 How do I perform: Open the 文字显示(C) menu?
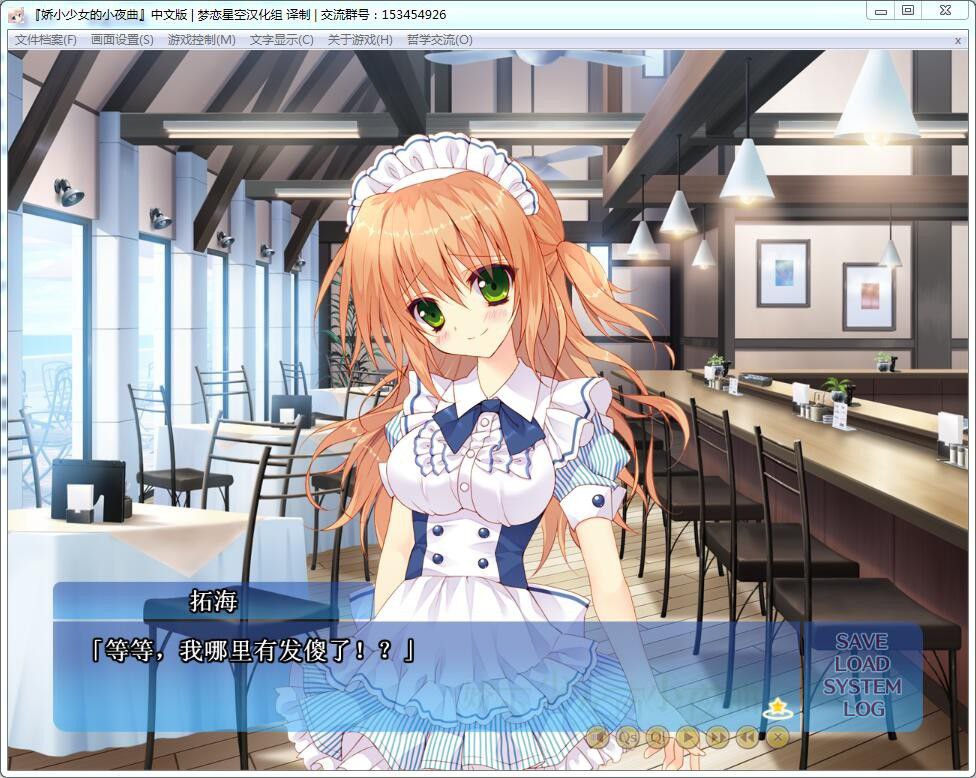tap(281, 40)
